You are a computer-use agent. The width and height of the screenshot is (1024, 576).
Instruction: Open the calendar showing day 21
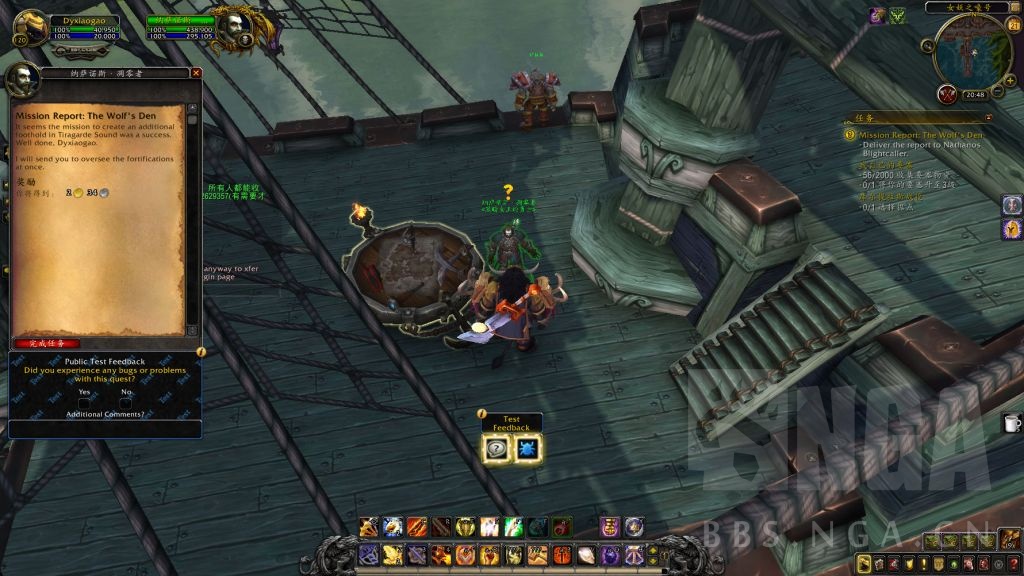pos(1013,25)
